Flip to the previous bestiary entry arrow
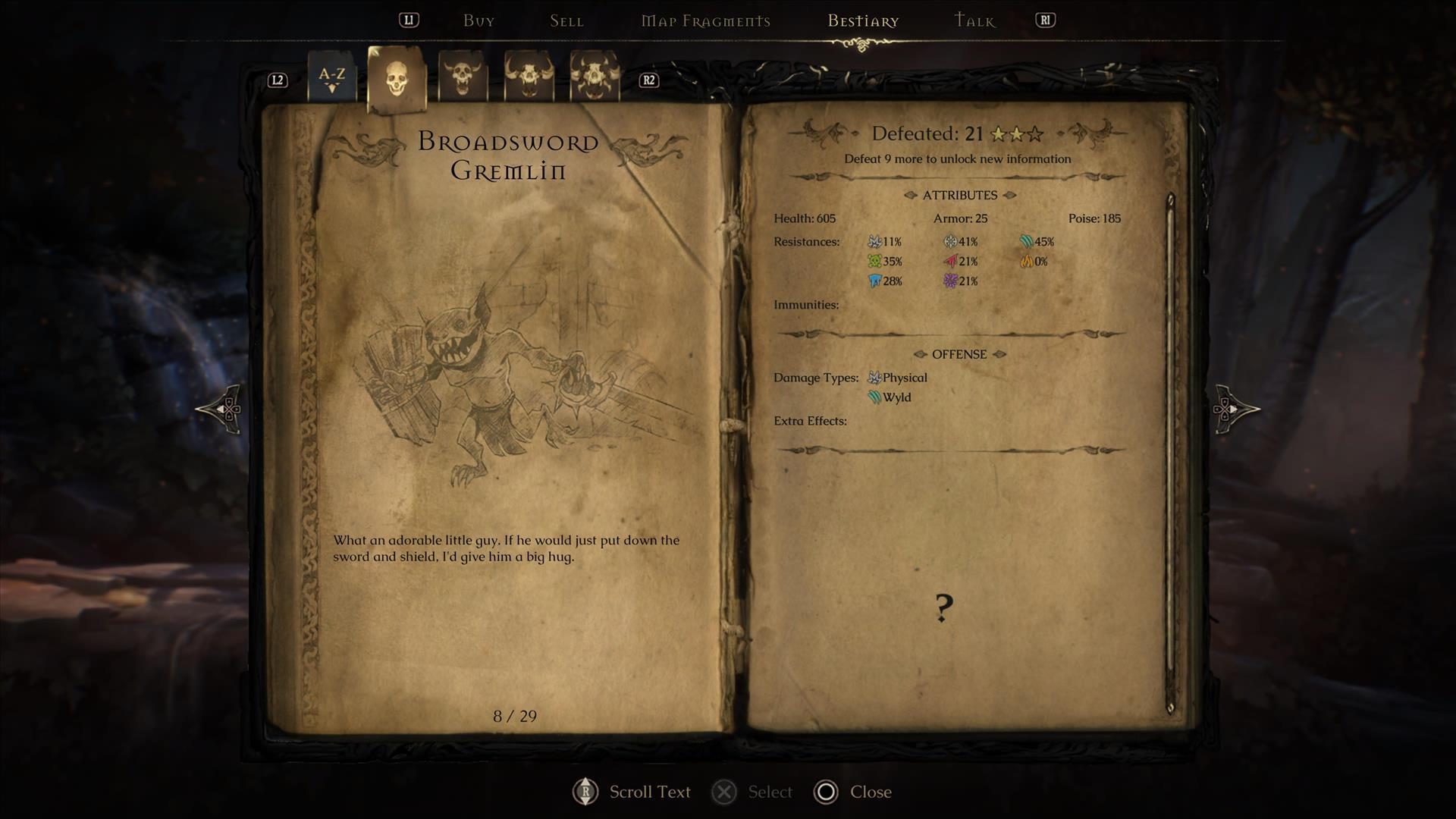 [221, 409]
